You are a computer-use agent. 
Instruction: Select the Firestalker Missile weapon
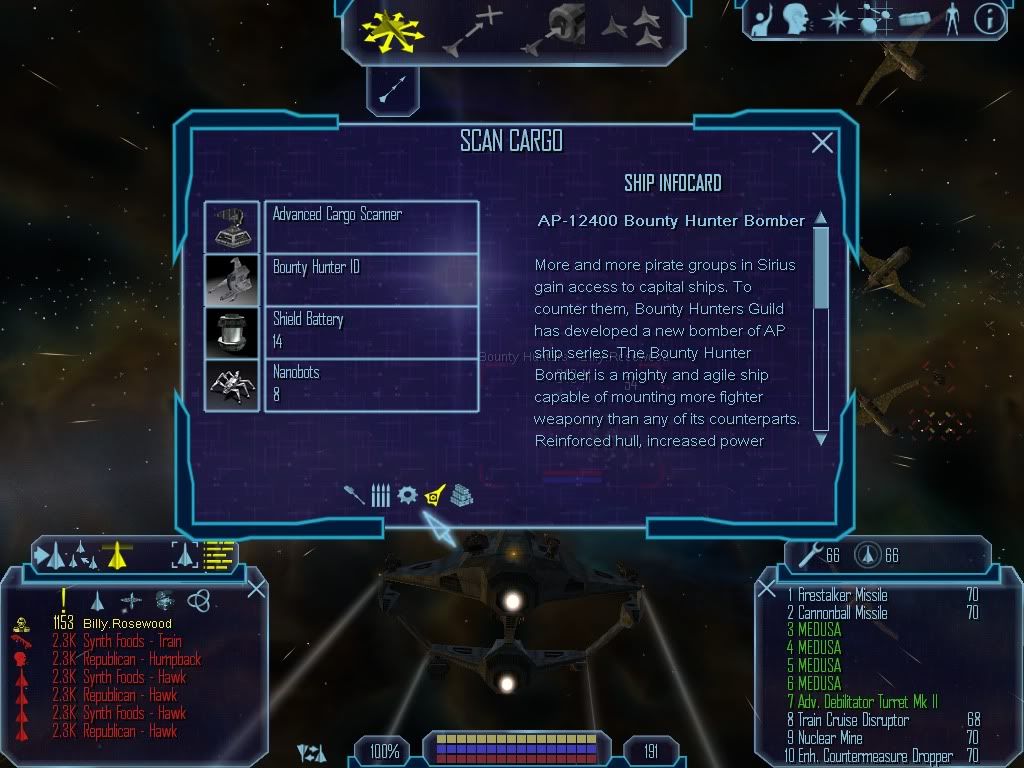[x=842, y=596]
